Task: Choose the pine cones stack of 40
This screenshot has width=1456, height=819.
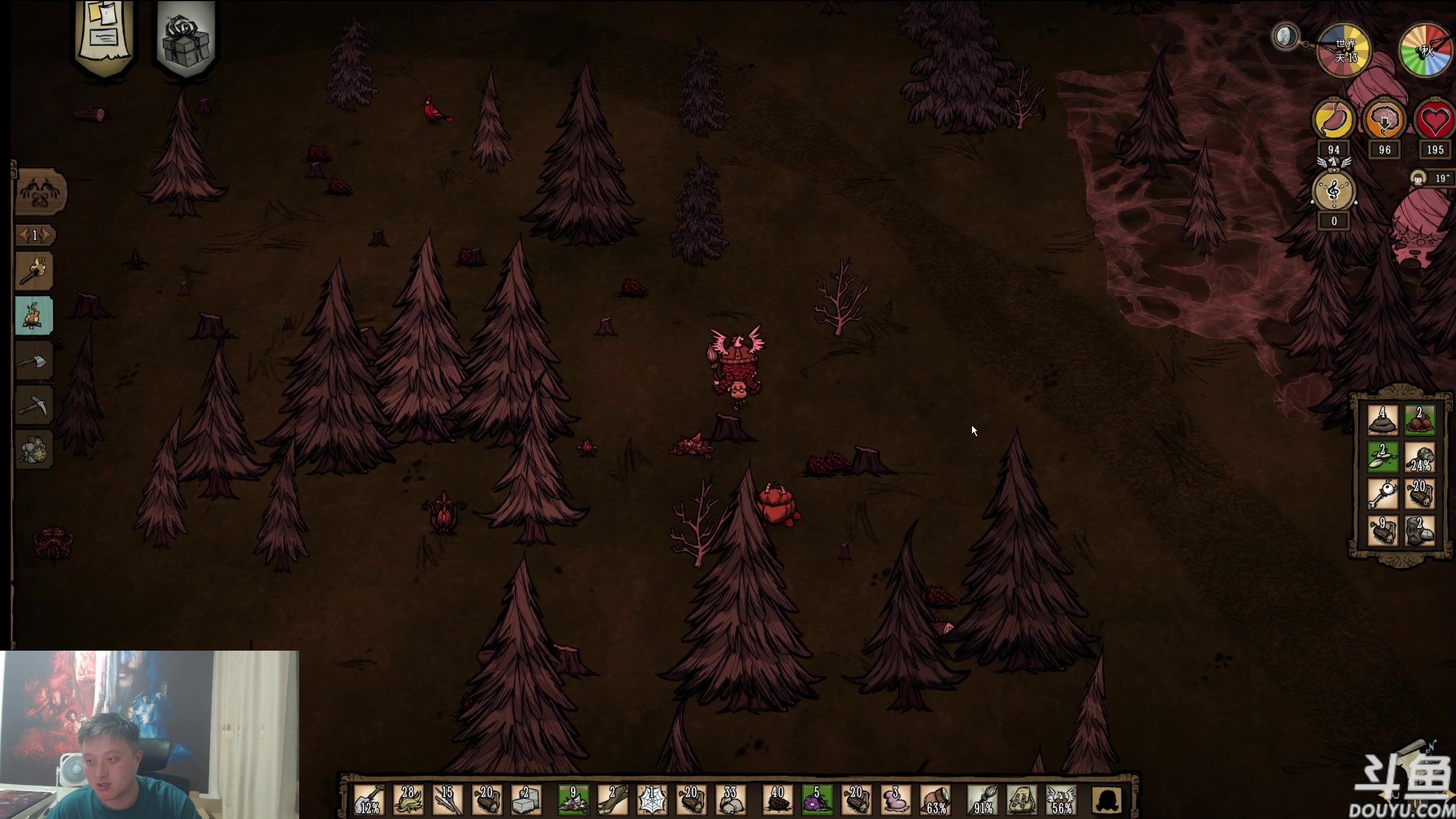Action: (777, 800)
